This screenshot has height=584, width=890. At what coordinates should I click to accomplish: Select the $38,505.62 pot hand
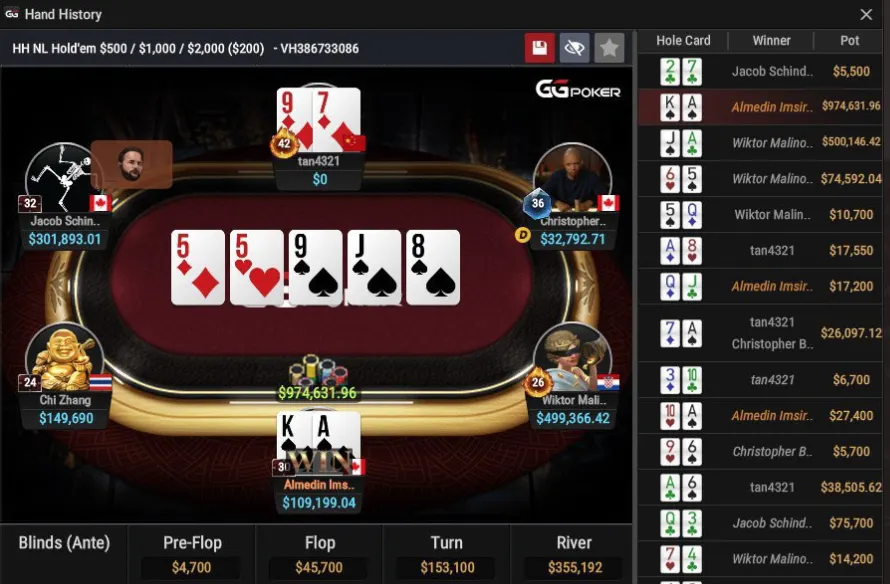[x=764, y=487]
